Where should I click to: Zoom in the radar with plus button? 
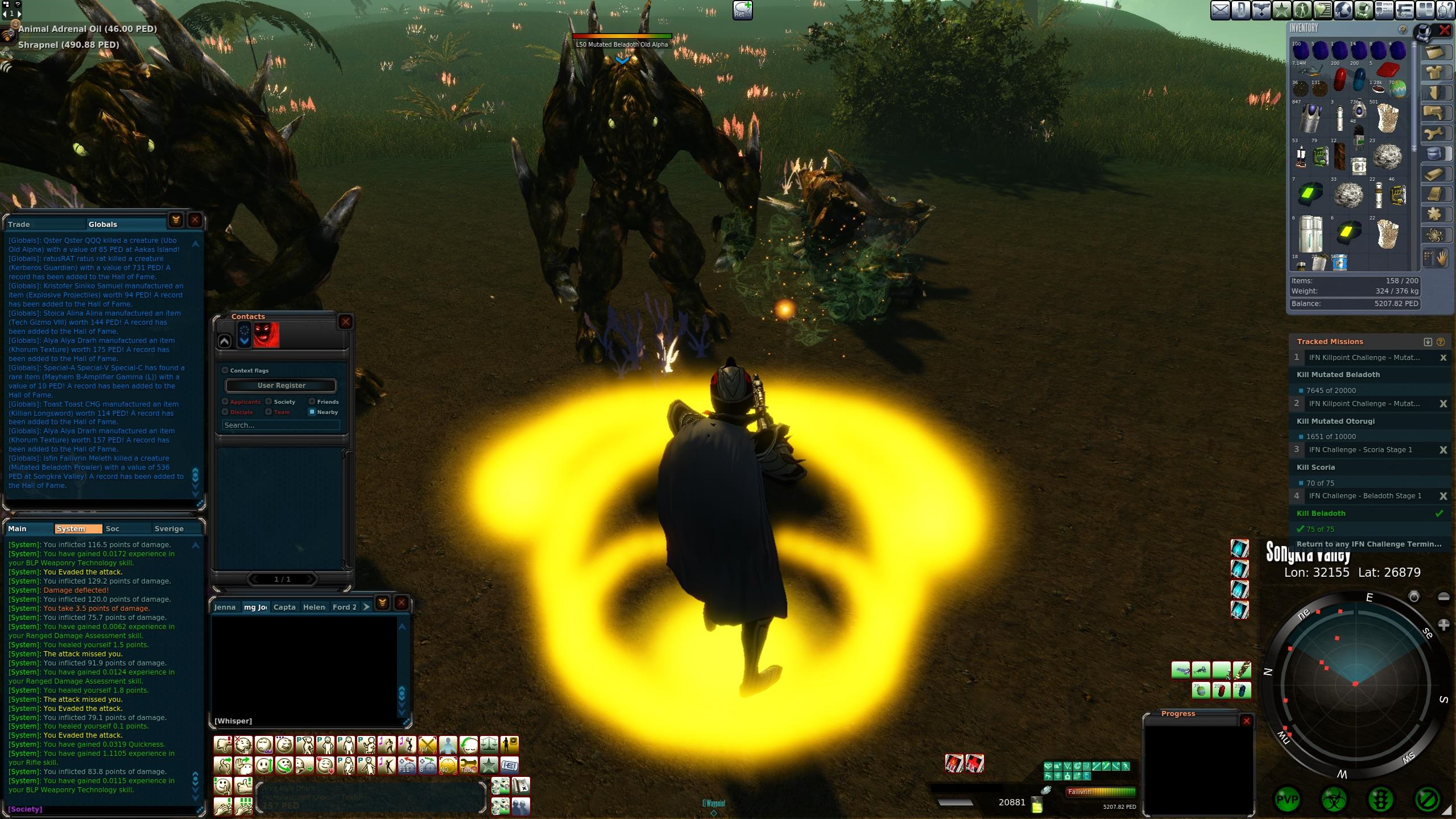1443,625
